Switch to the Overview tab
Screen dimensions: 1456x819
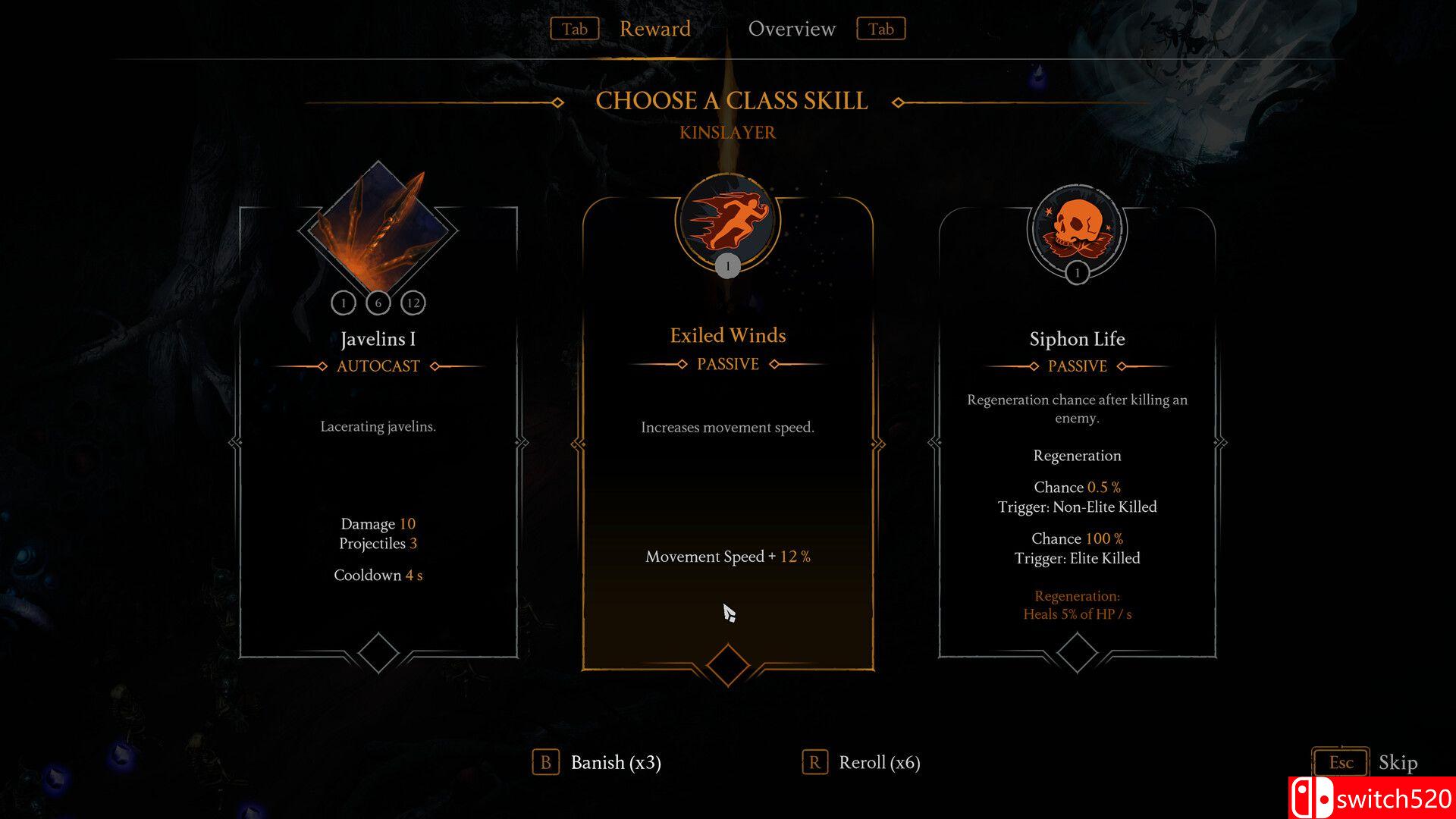click(792, 29)
